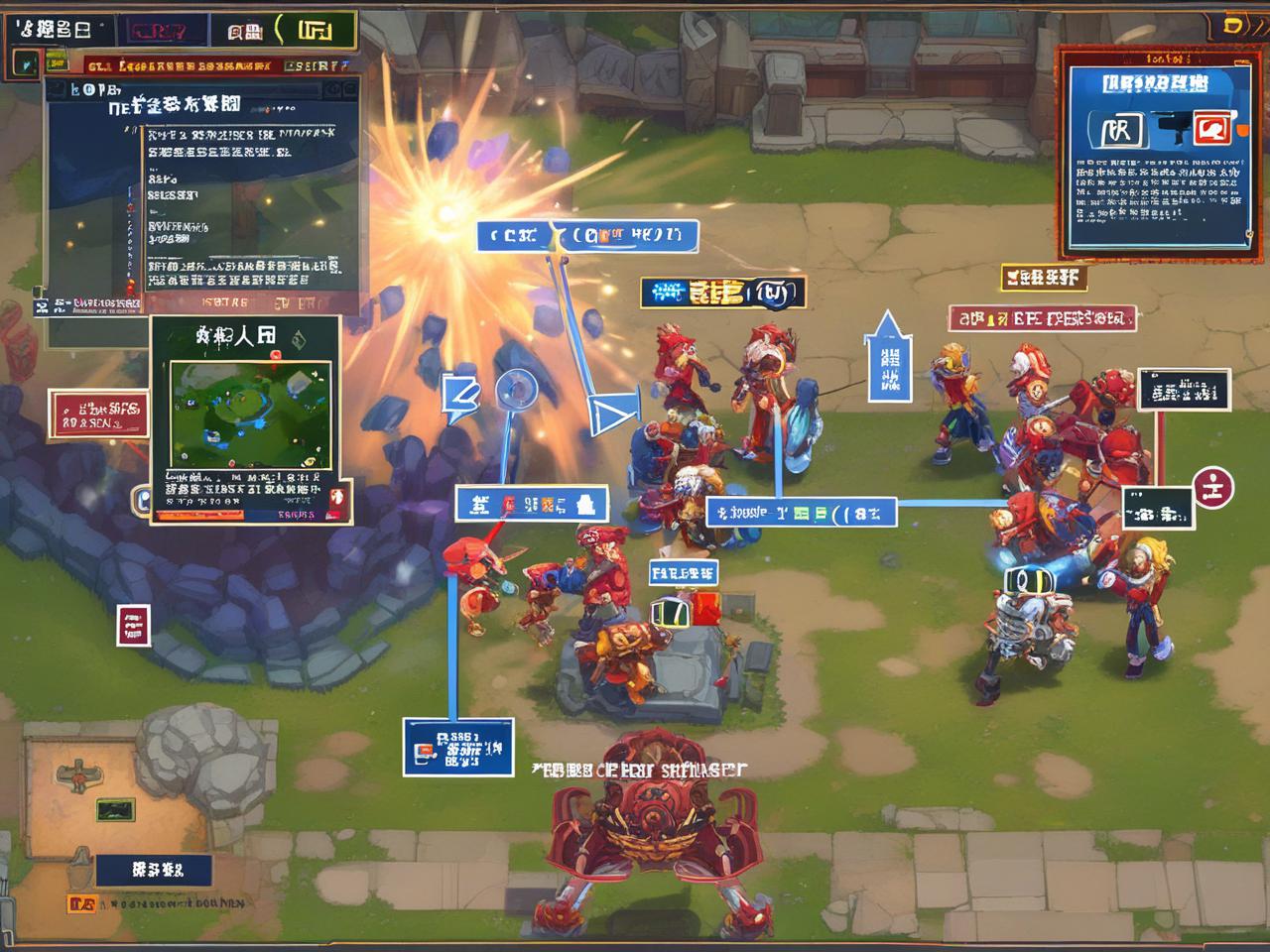Select the dark banner with the gold text and round emblem

pyautogui.click(x=722, y=293)
